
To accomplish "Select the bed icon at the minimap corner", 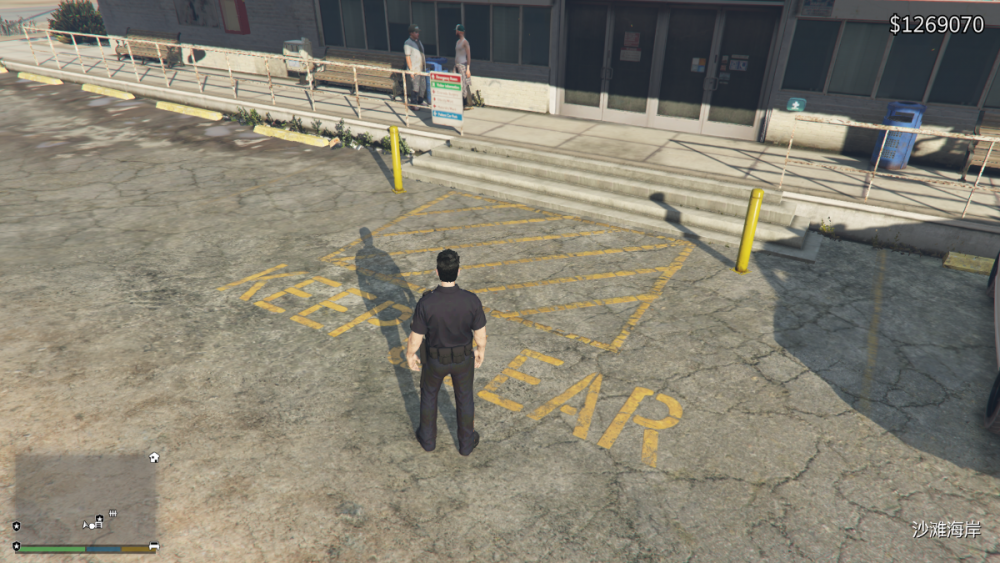I will pyautogui.click(x=154, y=546).
